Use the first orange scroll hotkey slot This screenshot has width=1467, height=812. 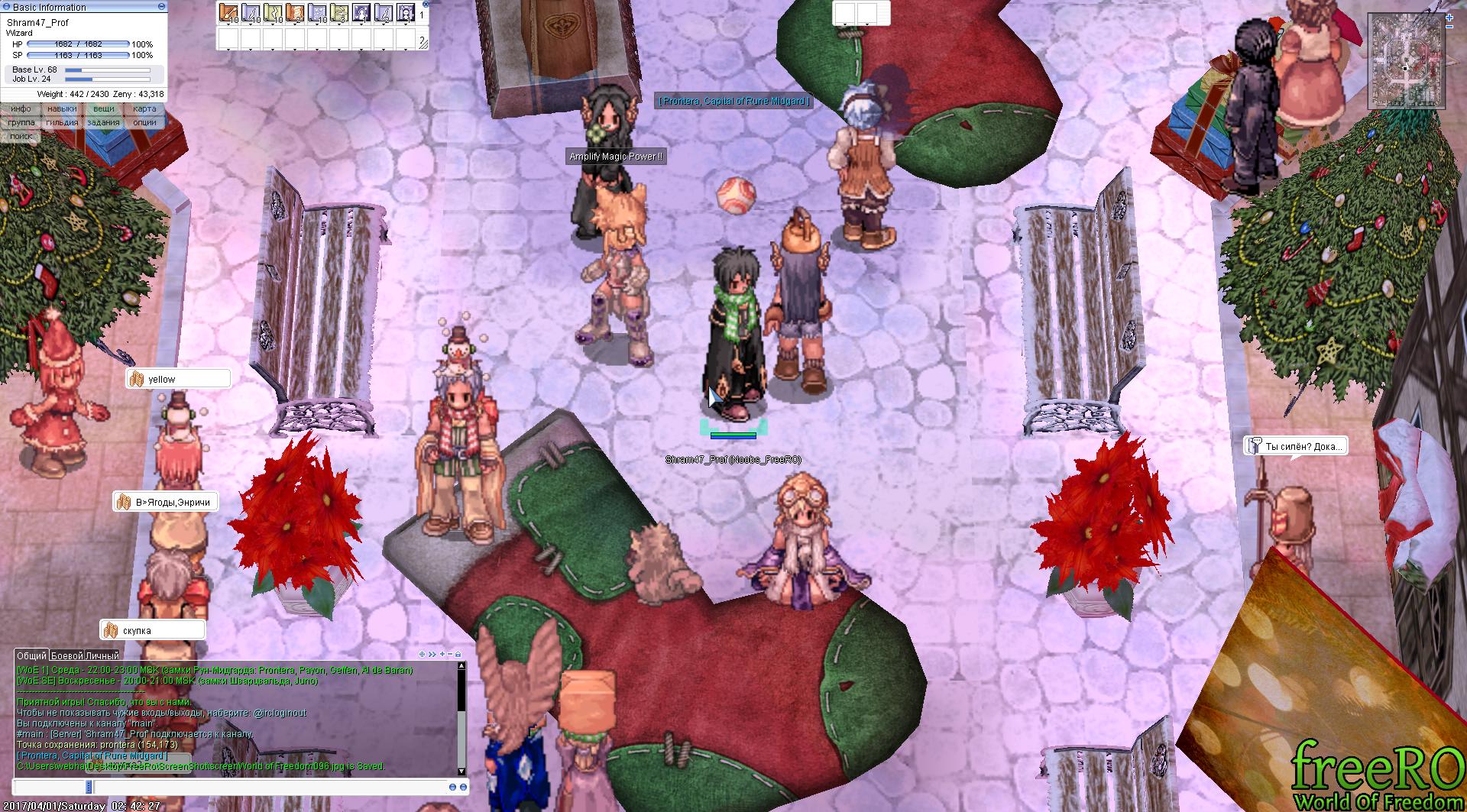click(228, 13)
